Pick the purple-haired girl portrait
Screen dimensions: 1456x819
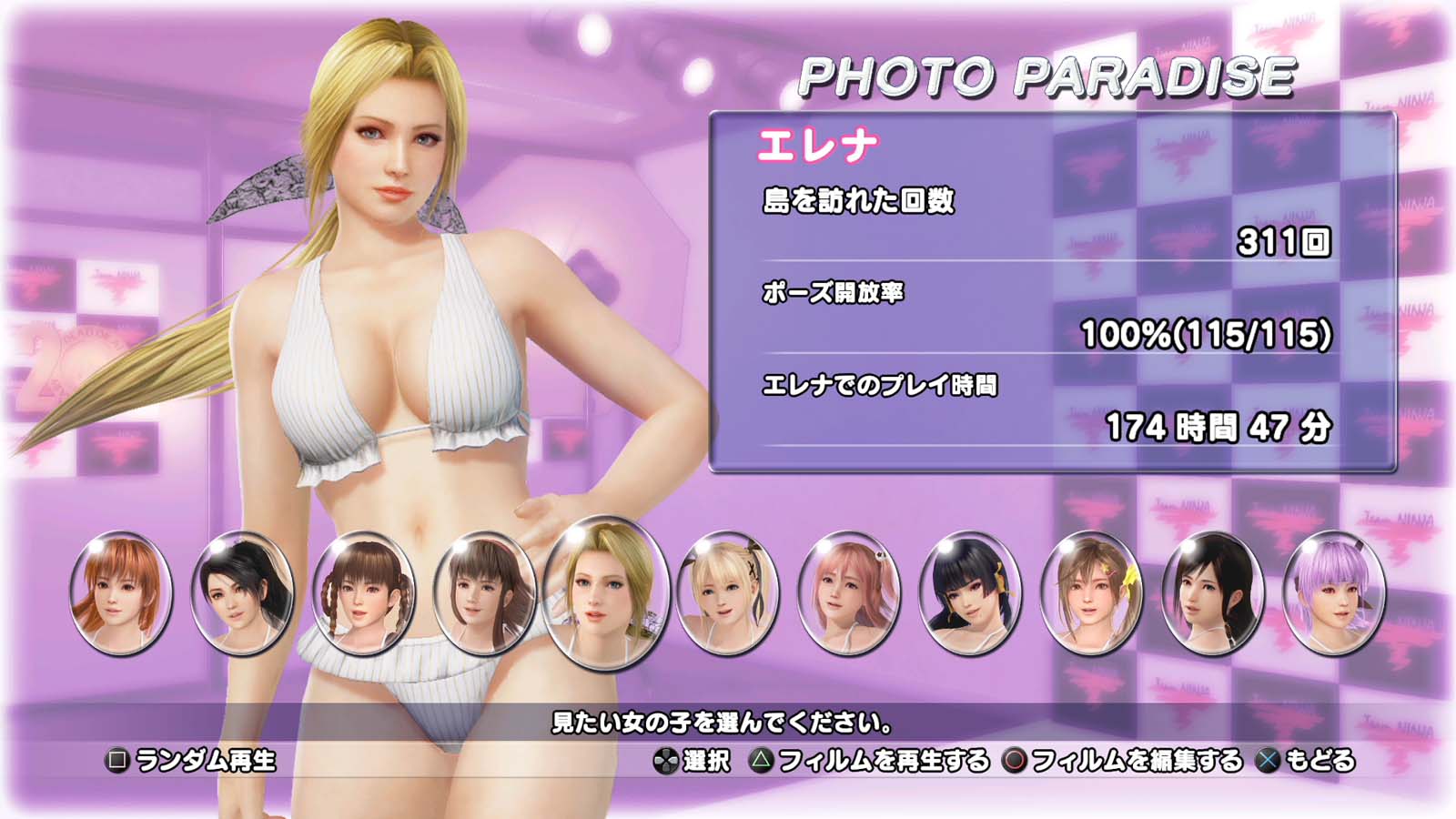(1333, 591)
